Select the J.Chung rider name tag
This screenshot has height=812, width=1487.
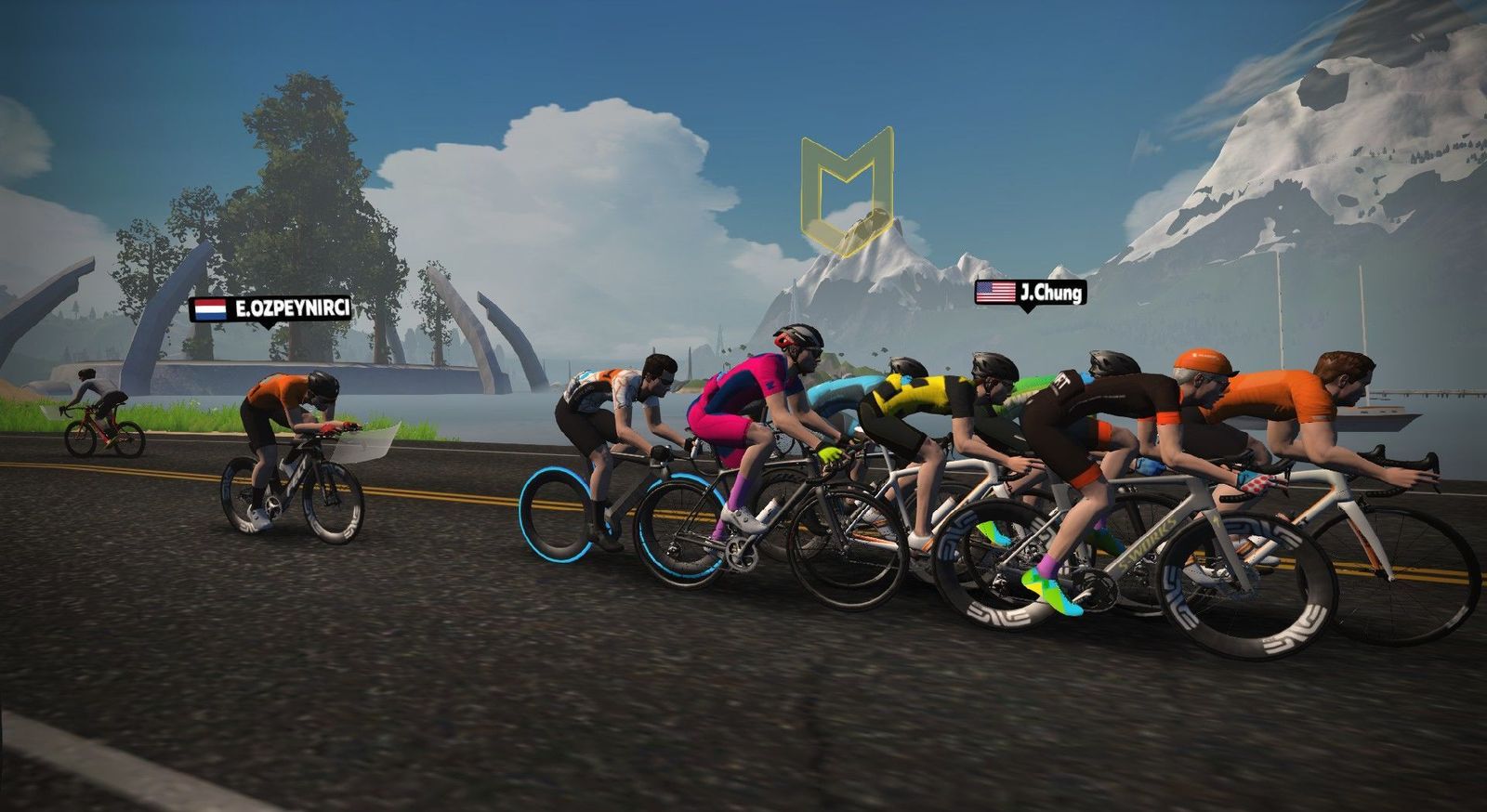click(x=1029, y=294)
